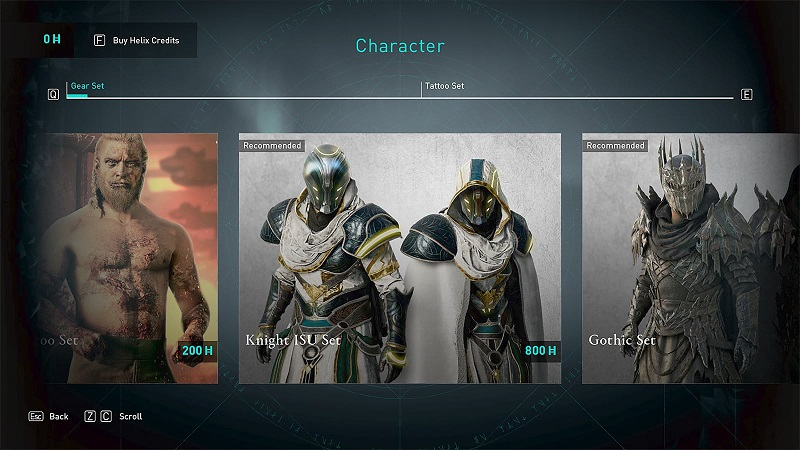The image size is (800, 450).
Task: Choose the Gothic Set card
Action: 691,258
